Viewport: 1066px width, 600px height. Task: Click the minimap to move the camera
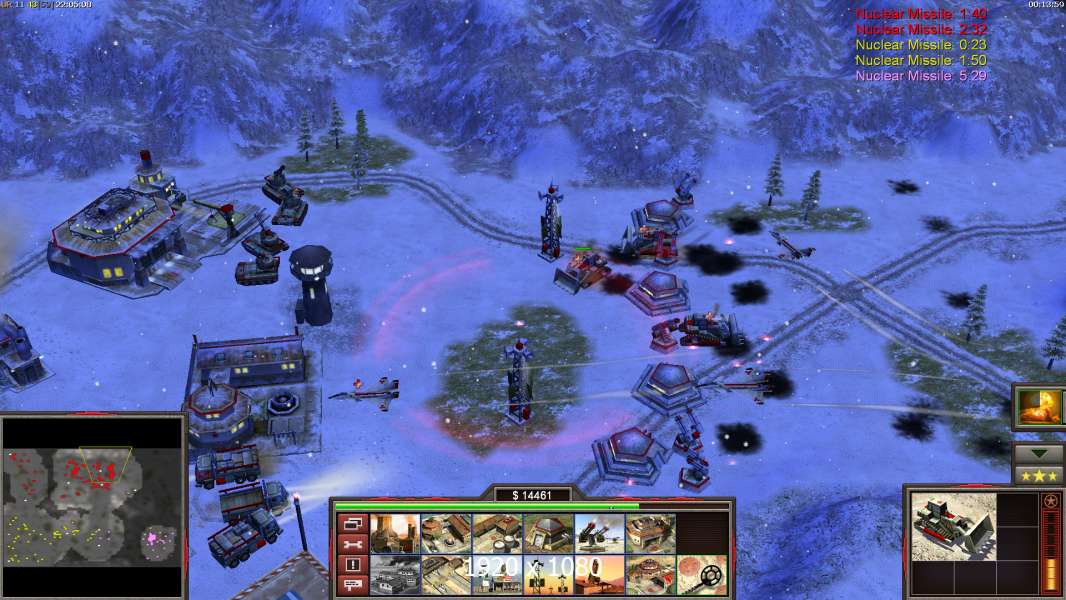tap(93, 506)
